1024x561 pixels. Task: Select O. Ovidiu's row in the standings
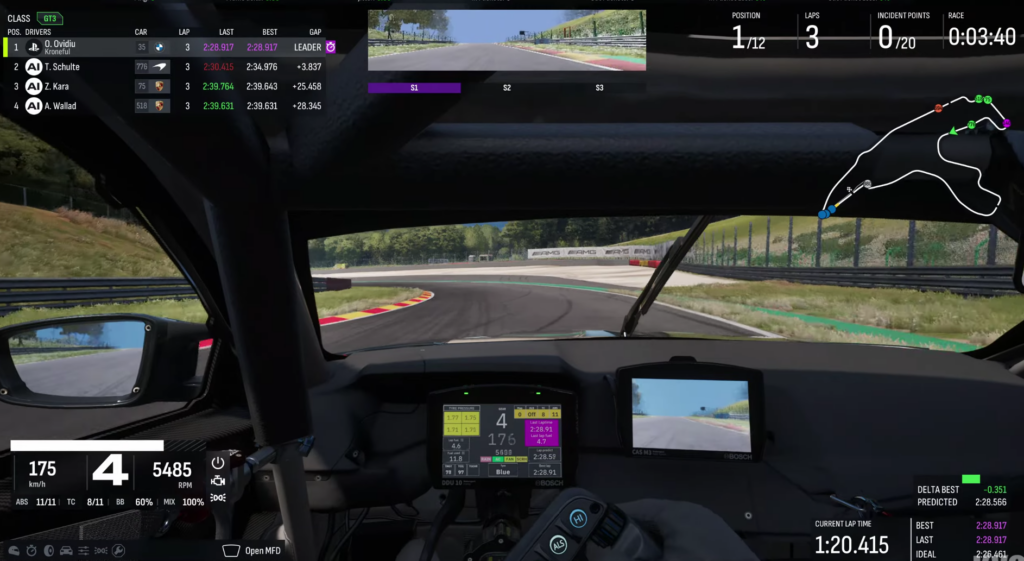tap(170, 47)
